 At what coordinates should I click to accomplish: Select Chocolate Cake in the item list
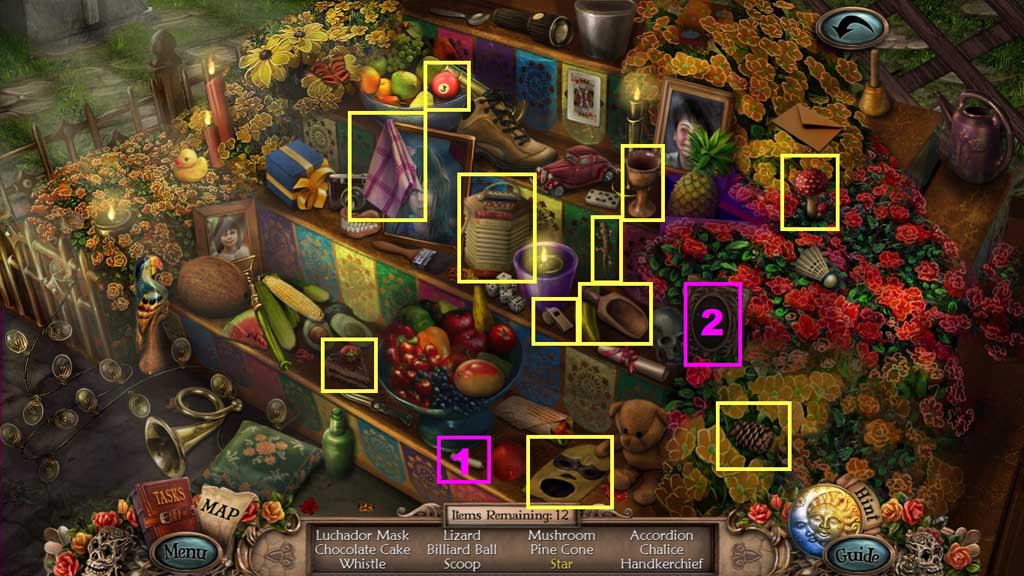[362, 550]
